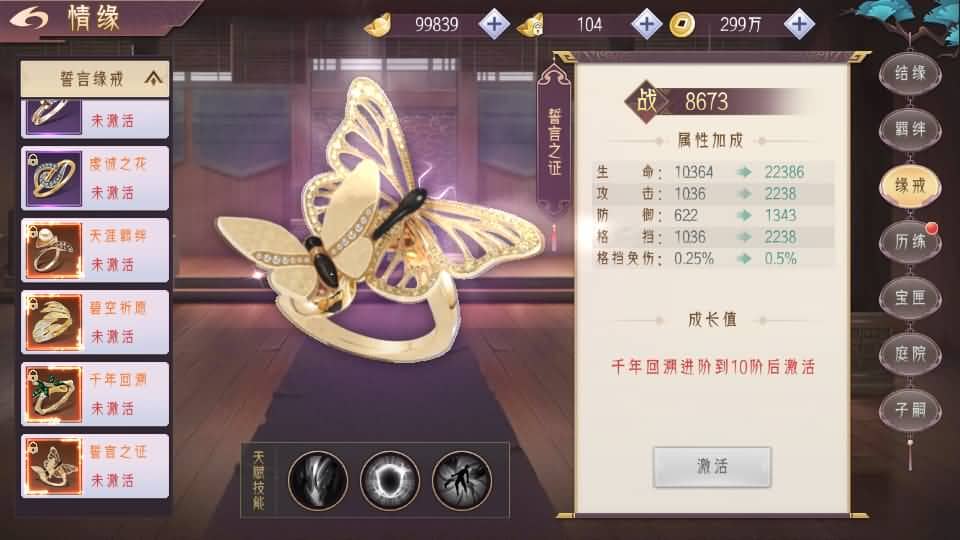Add bound ingots next to 104
This screenshot has width=960, height=540.
coord(647,24)
